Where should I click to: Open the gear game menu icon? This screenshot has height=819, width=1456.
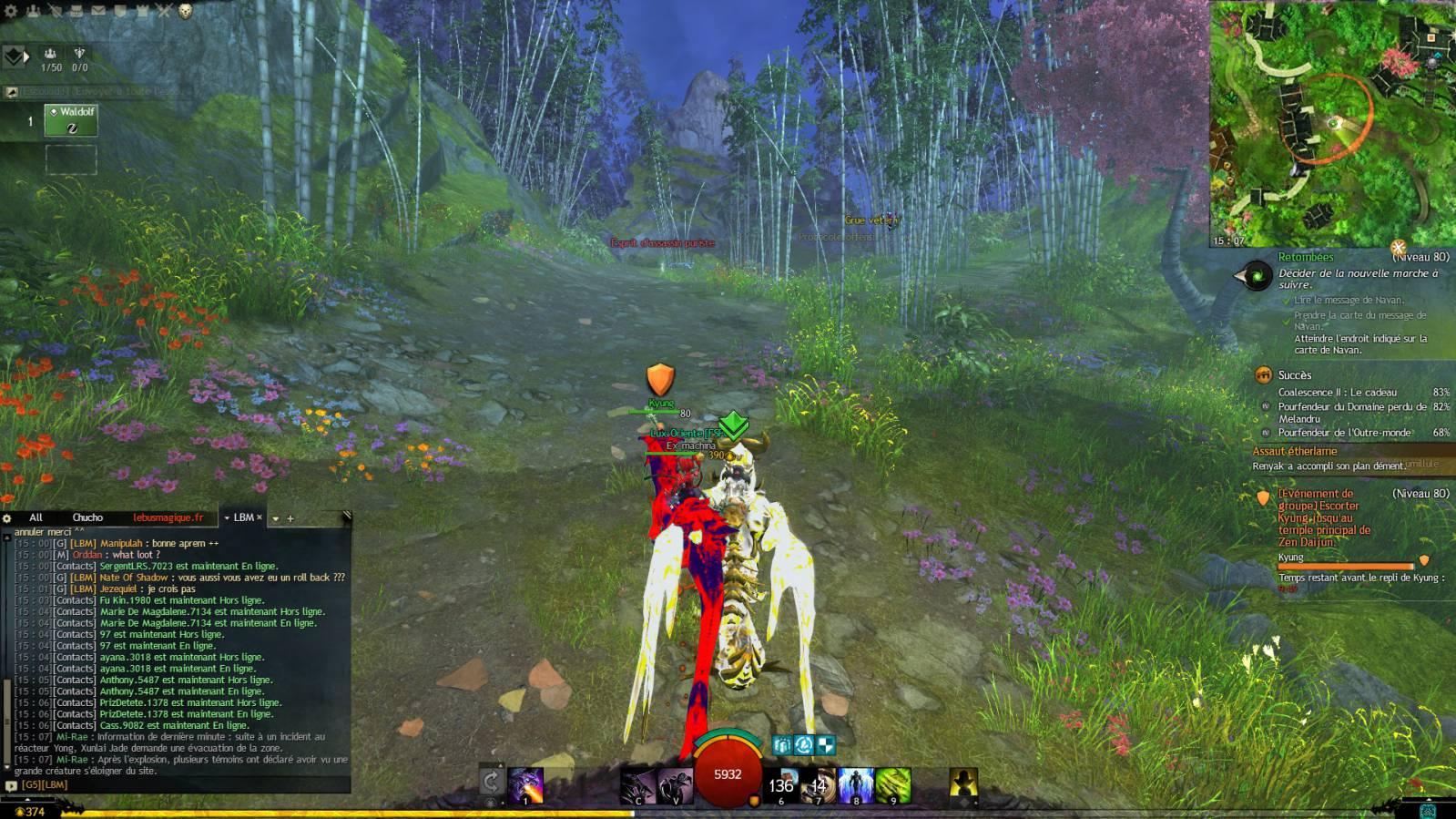pyautogui.click(x=11, y=11)
